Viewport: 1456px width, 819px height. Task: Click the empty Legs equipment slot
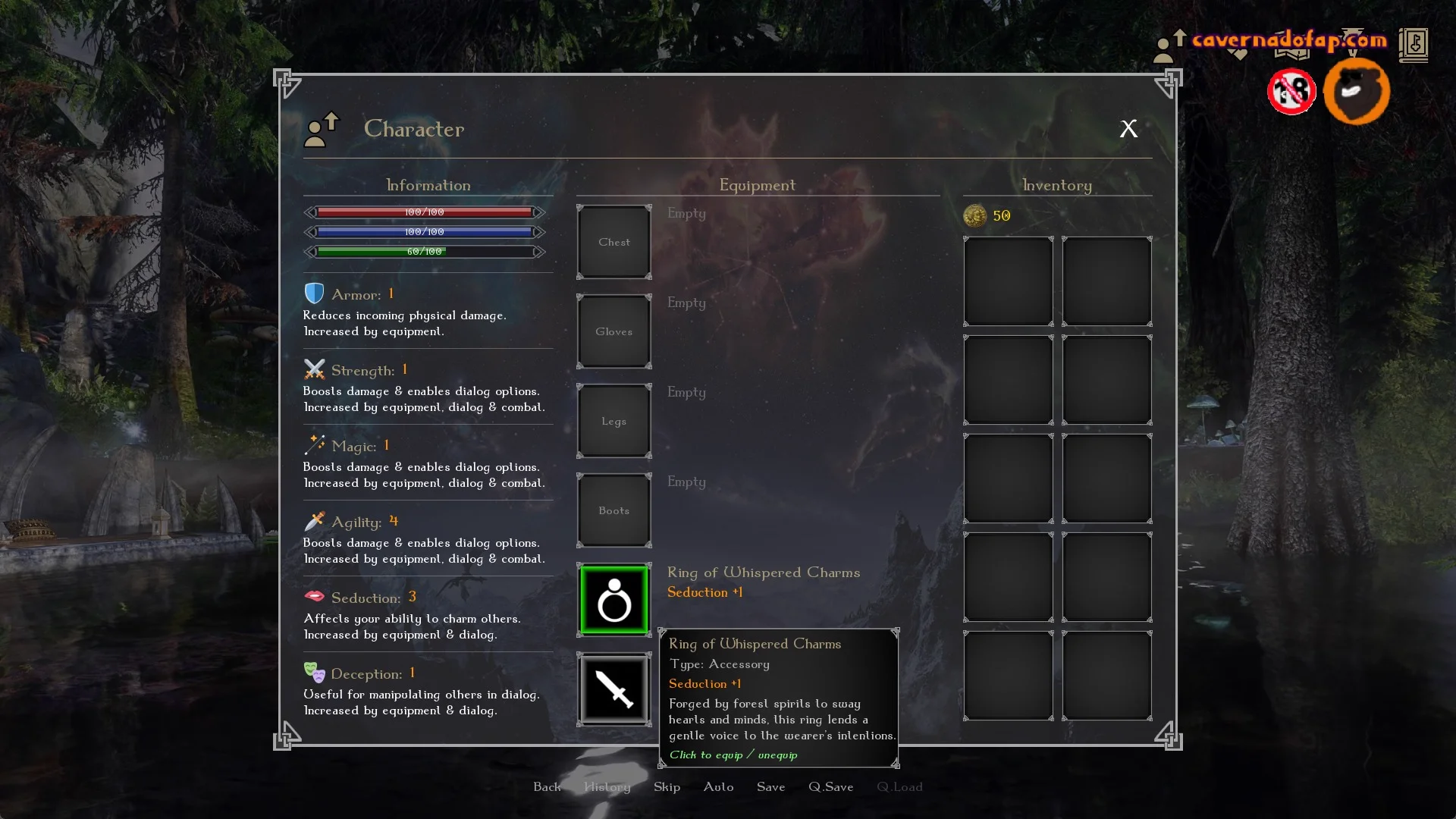coord(614,422)
